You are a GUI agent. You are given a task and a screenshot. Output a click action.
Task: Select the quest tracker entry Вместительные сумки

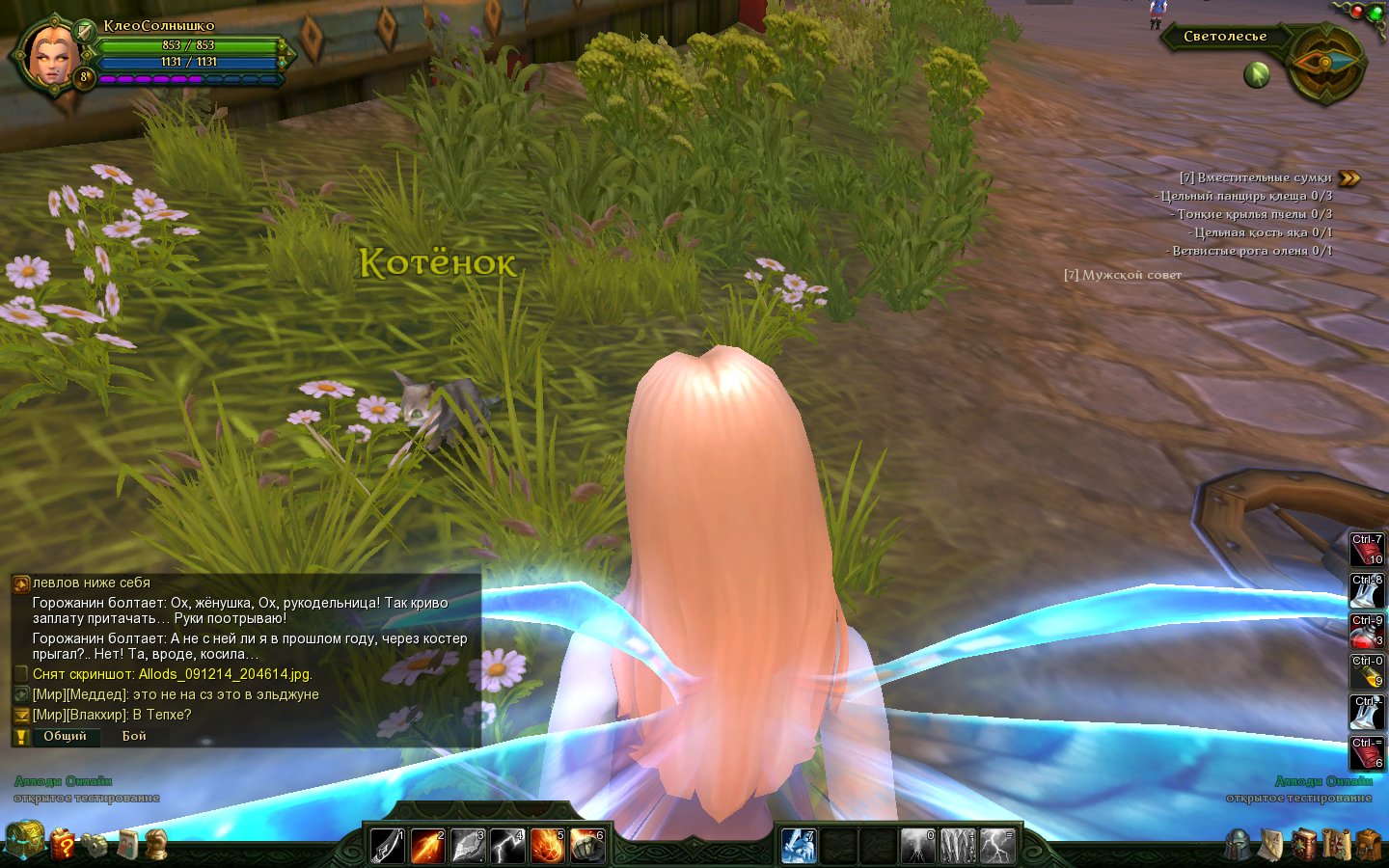point(1255,177)
